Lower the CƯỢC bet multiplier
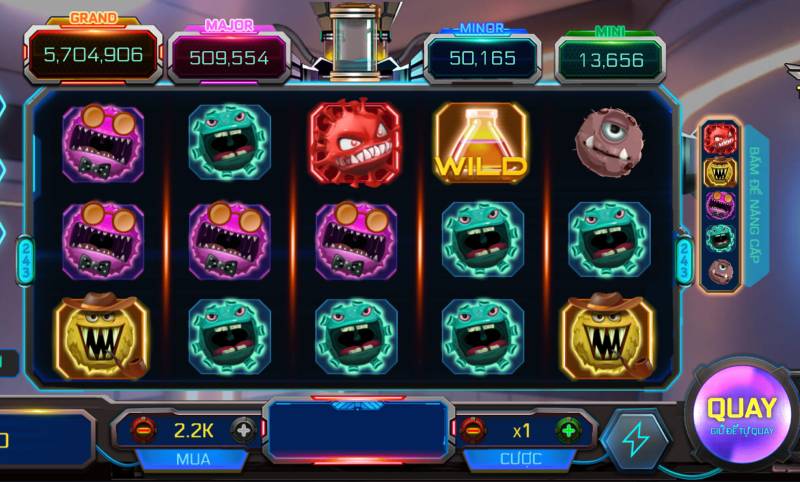This screenshot has height=482, width=800. tap(474, 430)
